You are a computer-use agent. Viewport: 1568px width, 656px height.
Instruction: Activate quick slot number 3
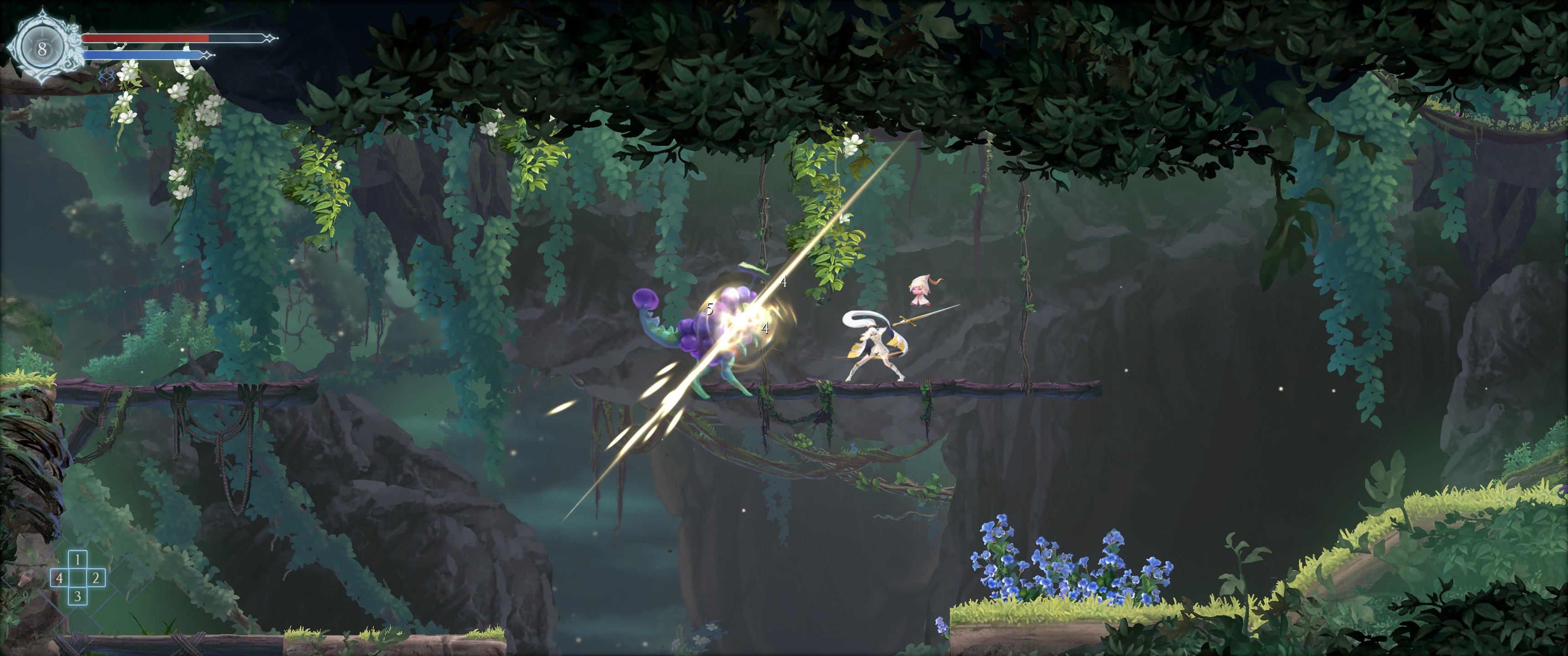77,596
